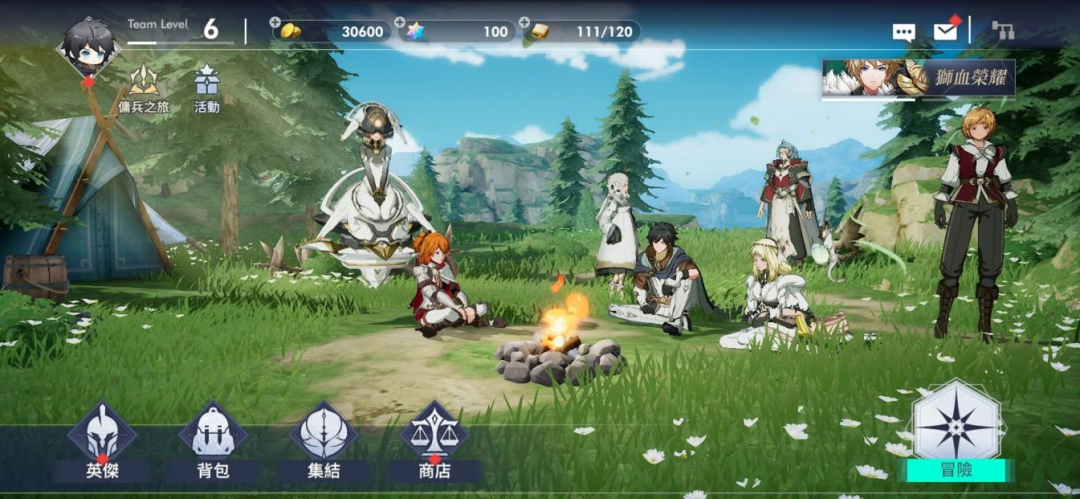Open the system menu icon
1080x499 pixels.
pos(1002,31)
